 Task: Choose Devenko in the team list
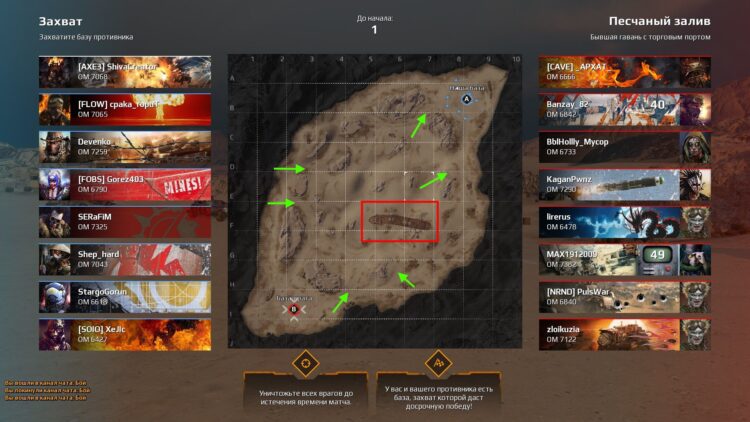(x=125, y=146)
